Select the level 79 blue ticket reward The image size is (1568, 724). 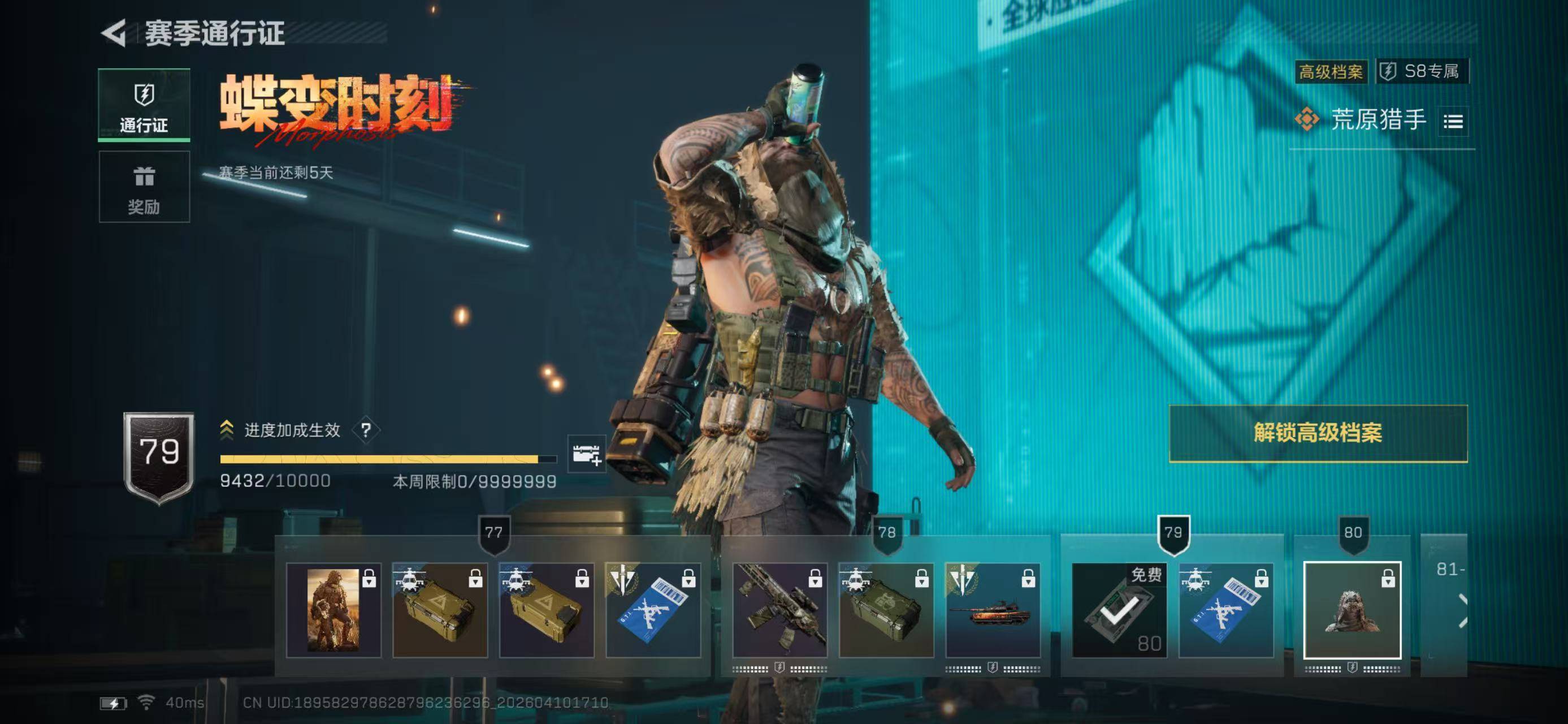1226,610
